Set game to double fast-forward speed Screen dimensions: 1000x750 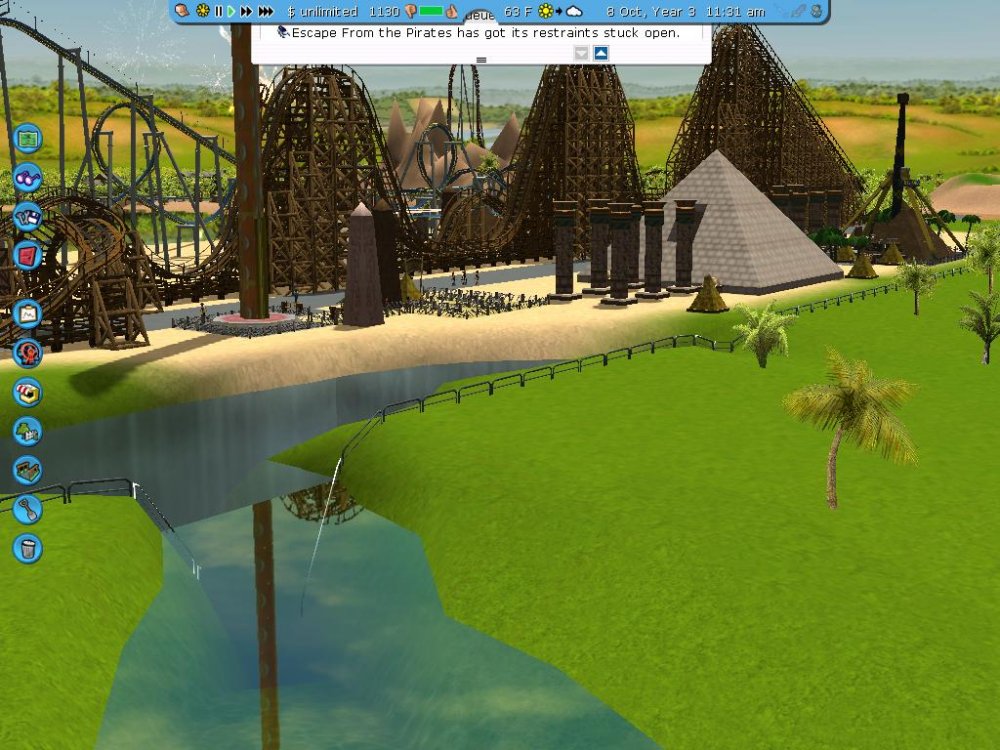[x=246, y=12]
